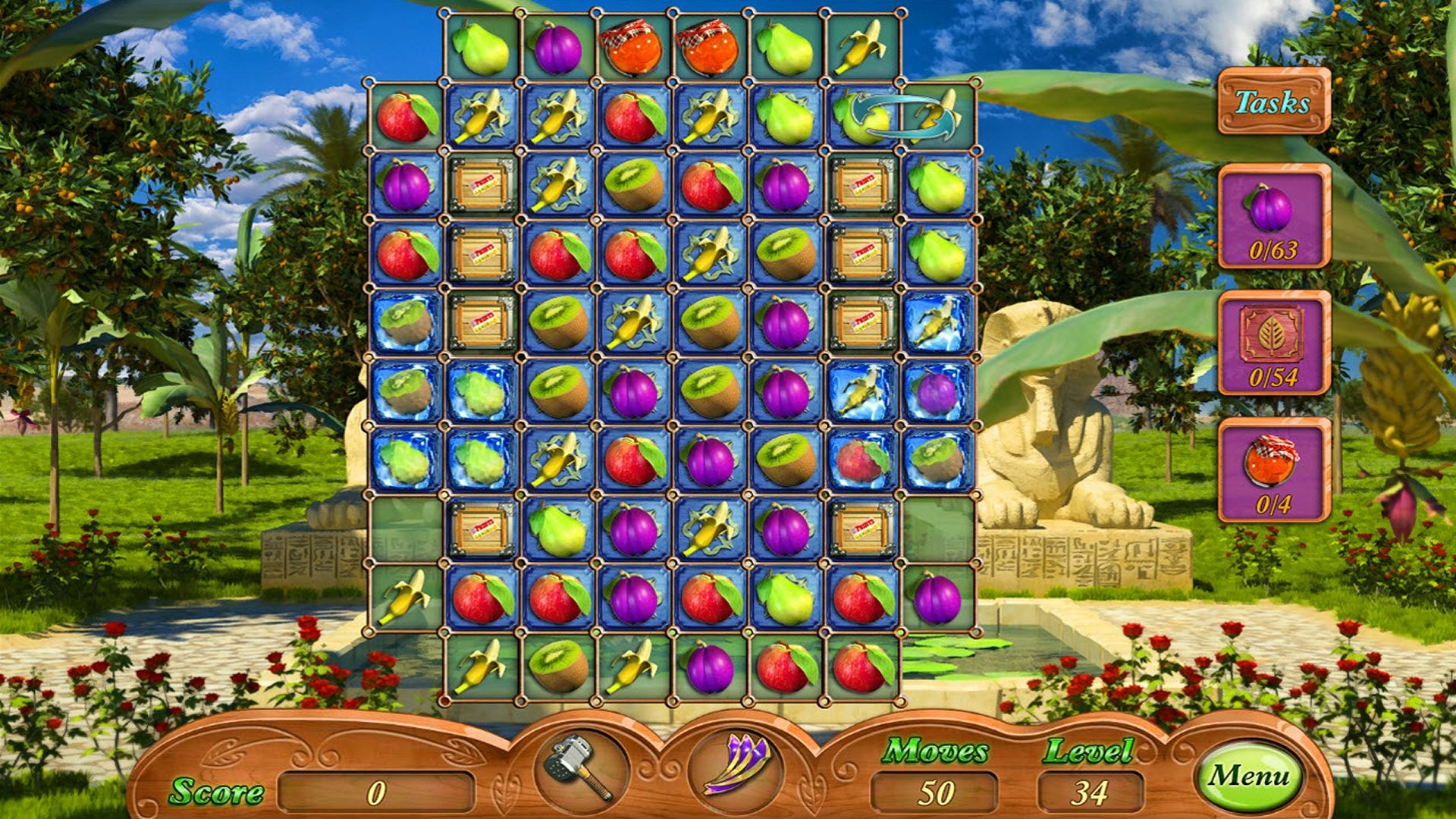The width and height of the screenshot is (1456, 819).
Task: Click the kiwi tile in the bottom row
Action: point(559,667)
